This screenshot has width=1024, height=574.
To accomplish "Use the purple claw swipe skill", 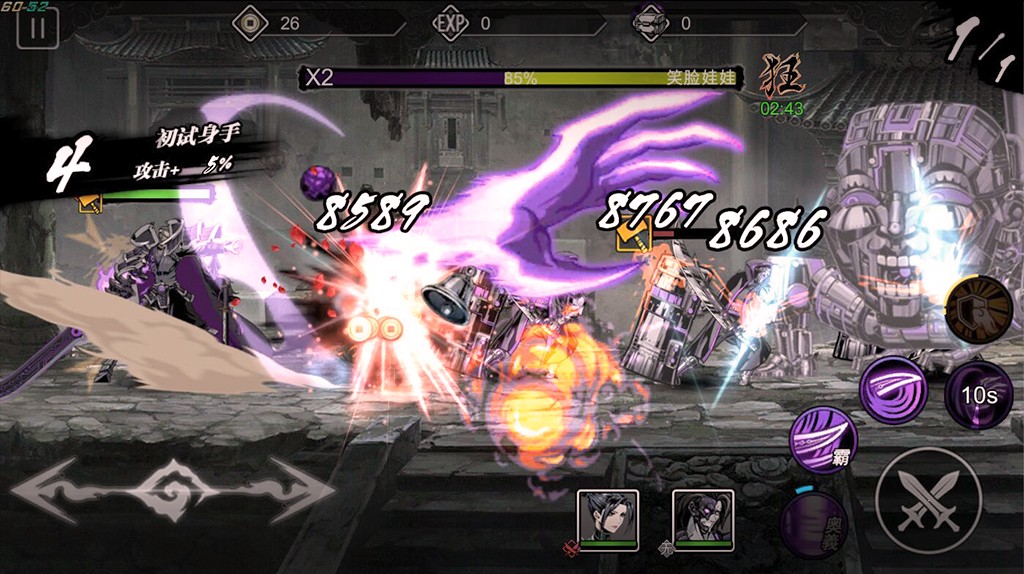I will pos(892,389).
